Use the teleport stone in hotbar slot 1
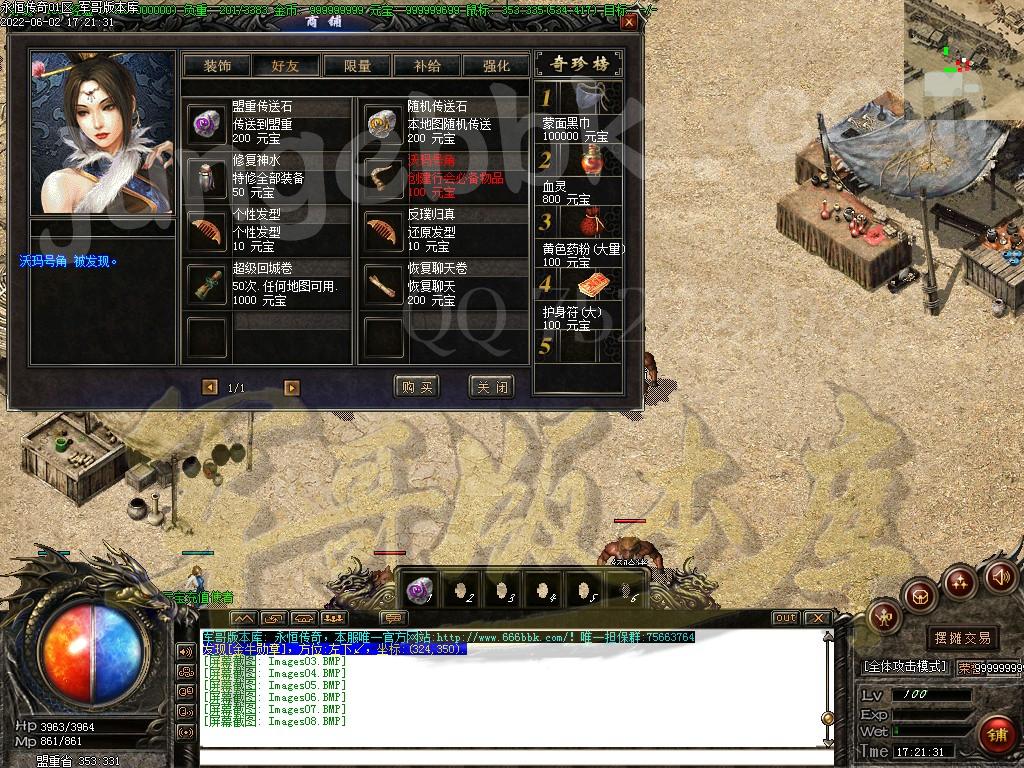 420,589
